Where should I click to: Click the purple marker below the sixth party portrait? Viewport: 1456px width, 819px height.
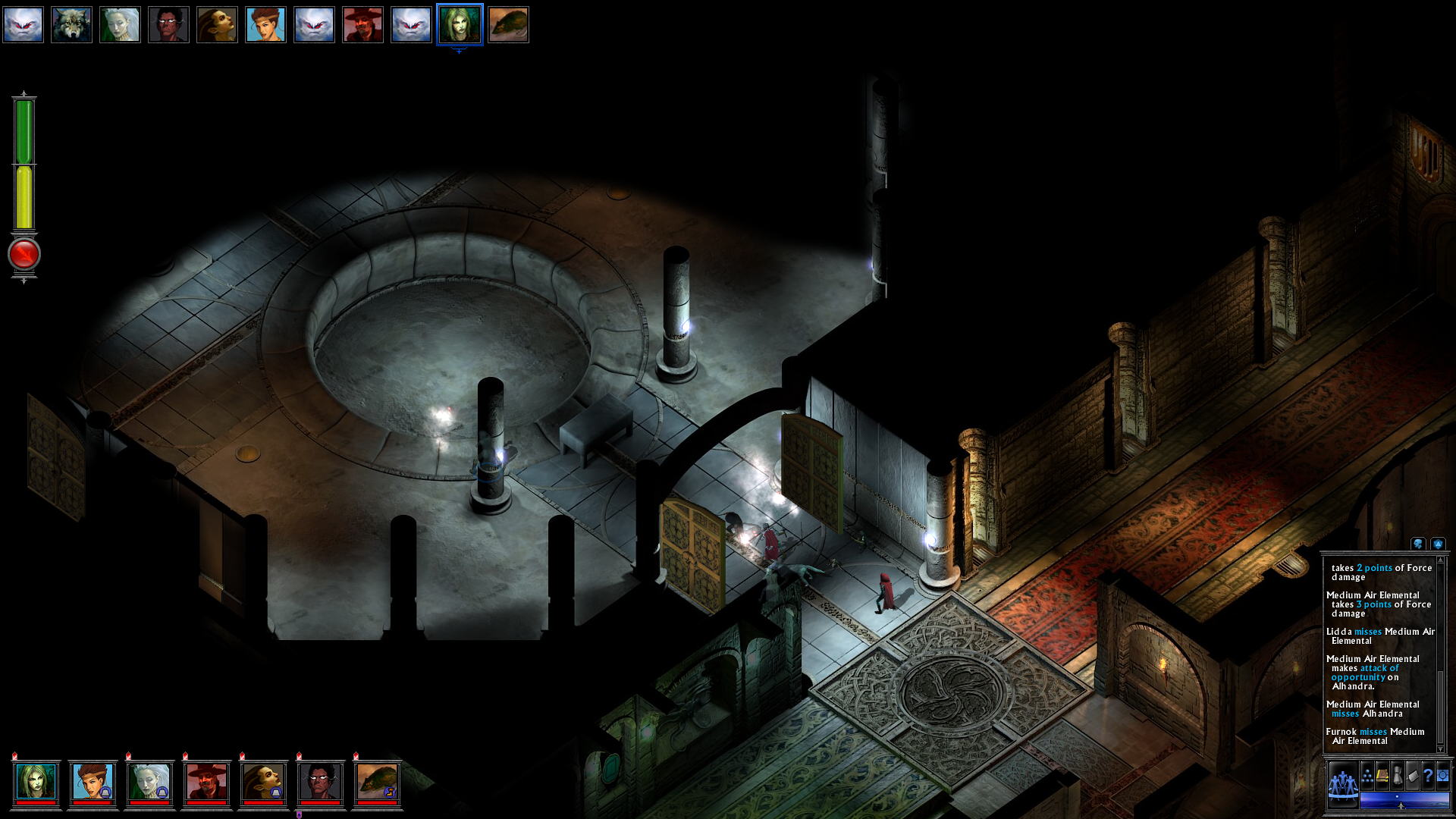click(300, 814)
